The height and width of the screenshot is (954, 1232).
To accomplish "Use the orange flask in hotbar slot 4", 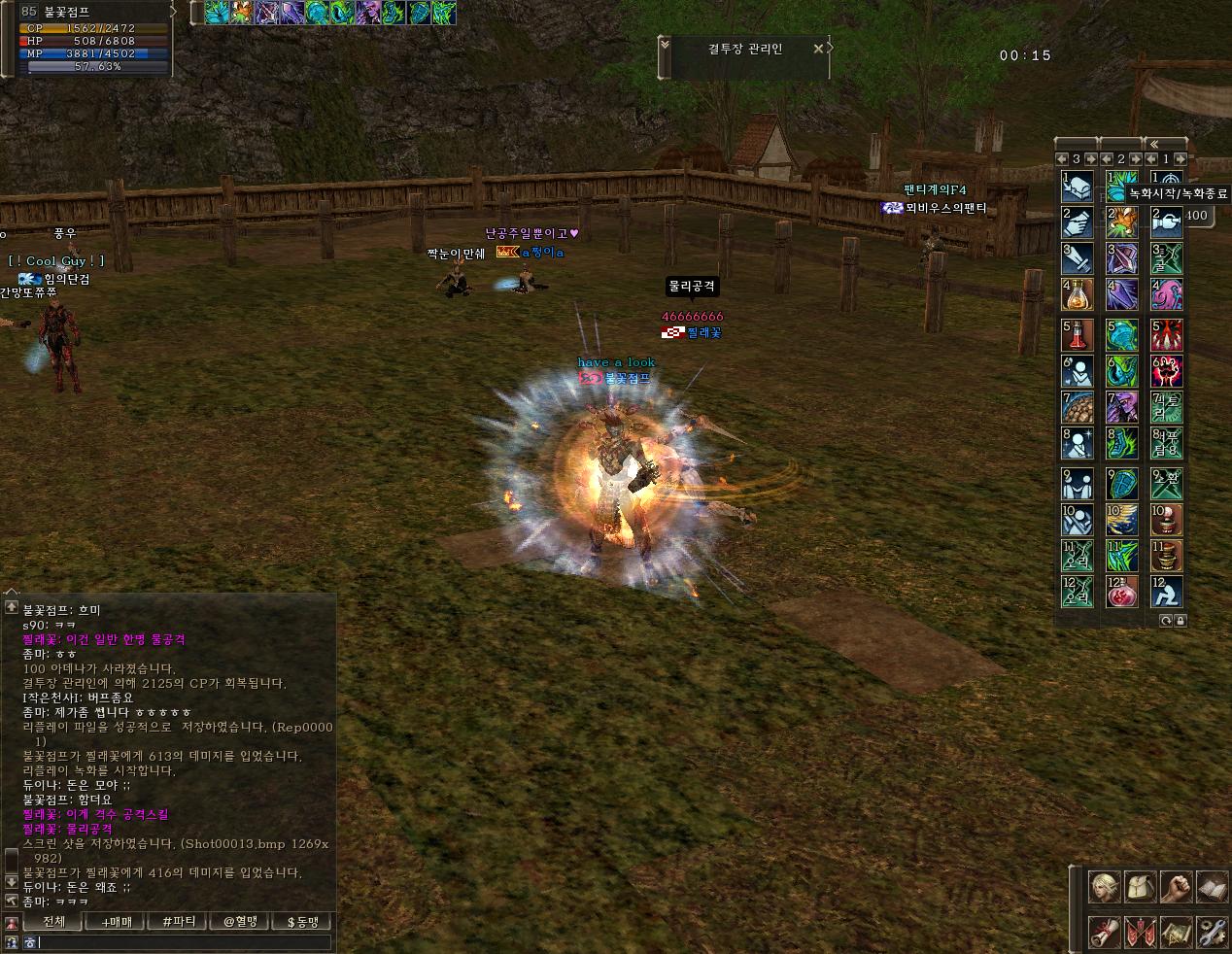I will (x=1078, y=293).
